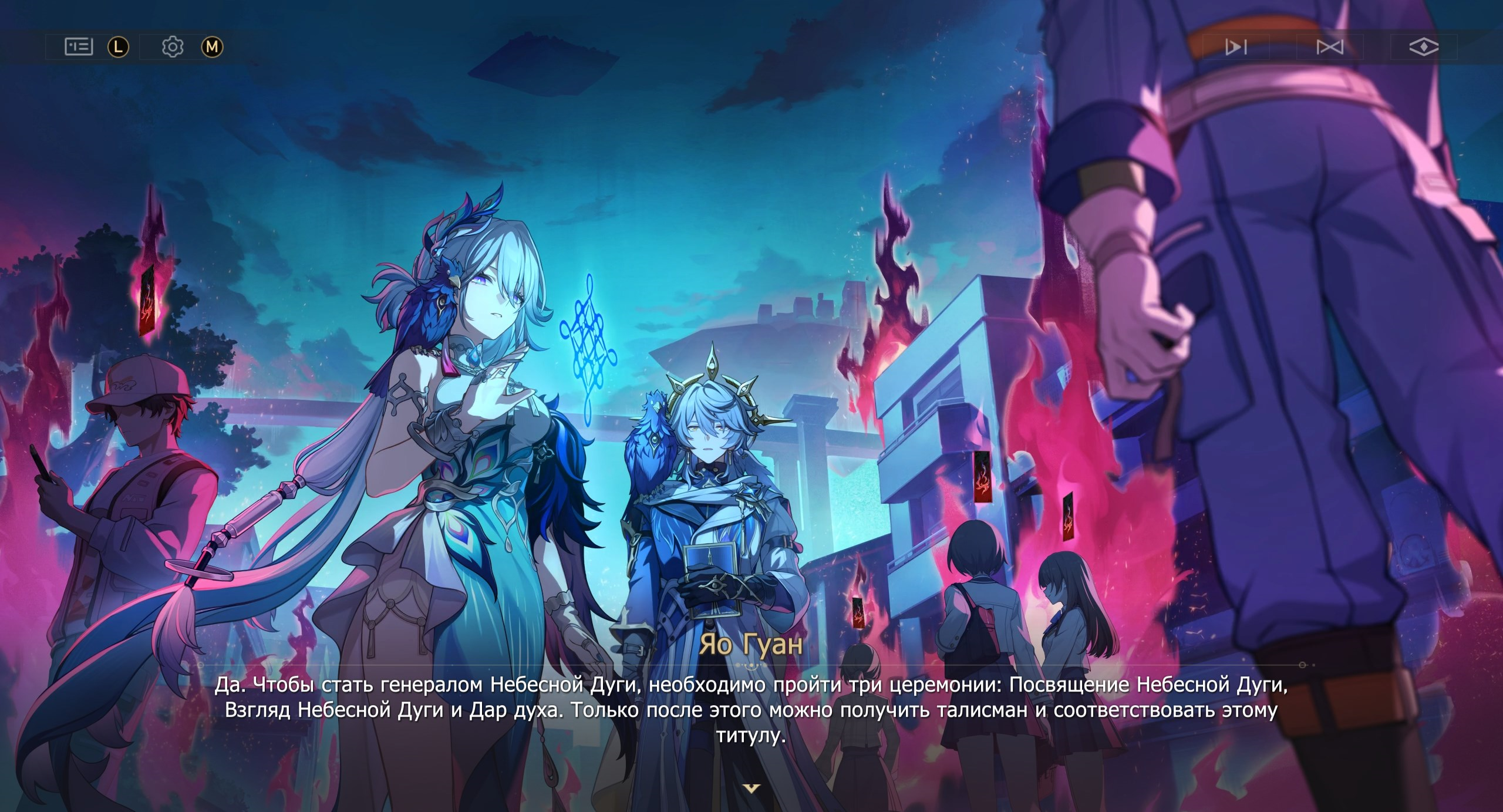The width and height of the screenshot is (1503, 812).
Task: Open the dialogue log icon
Action: pos(79,46)
